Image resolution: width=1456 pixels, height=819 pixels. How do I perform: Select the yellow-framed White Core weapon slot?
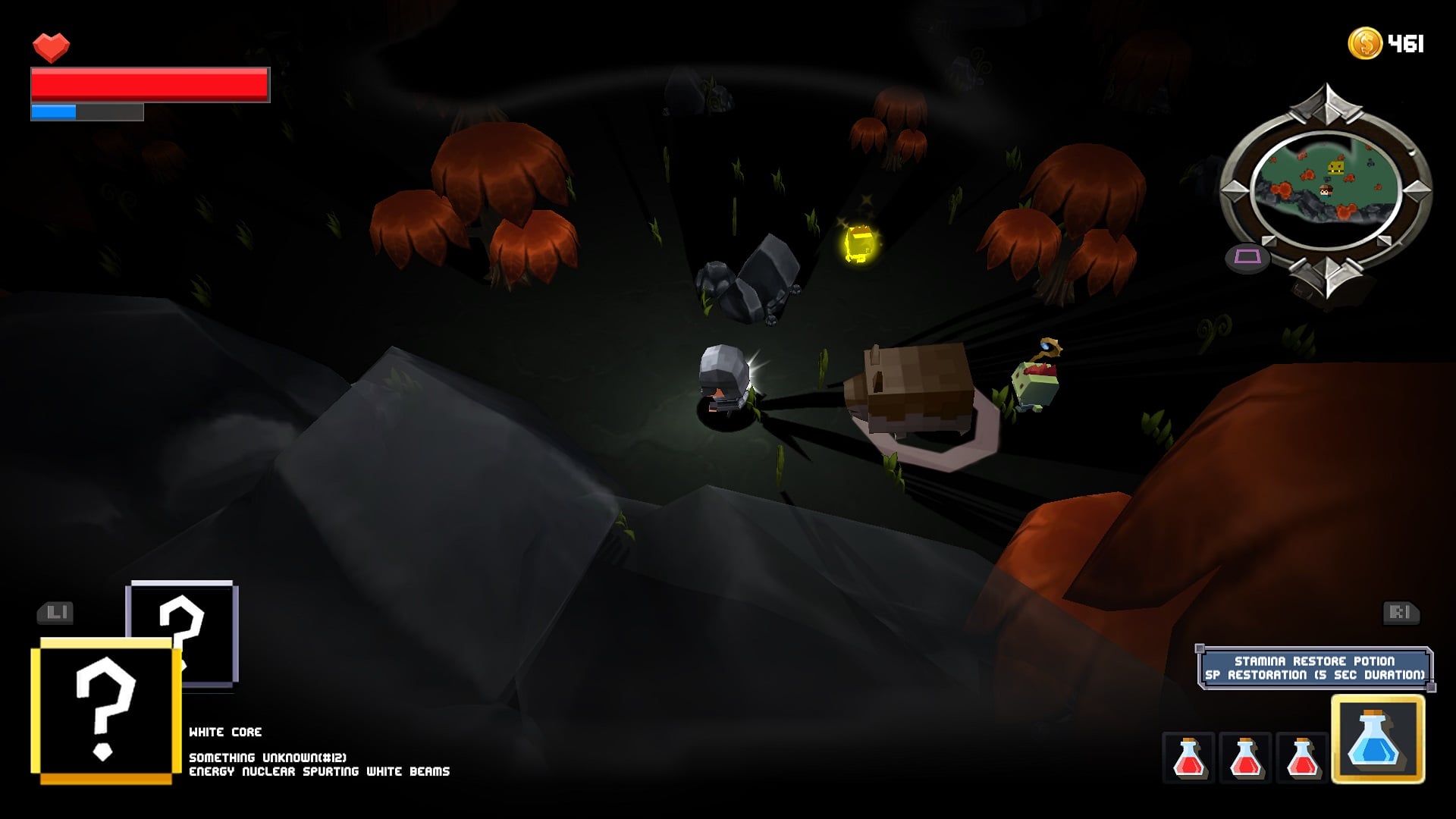click(105, 711)
